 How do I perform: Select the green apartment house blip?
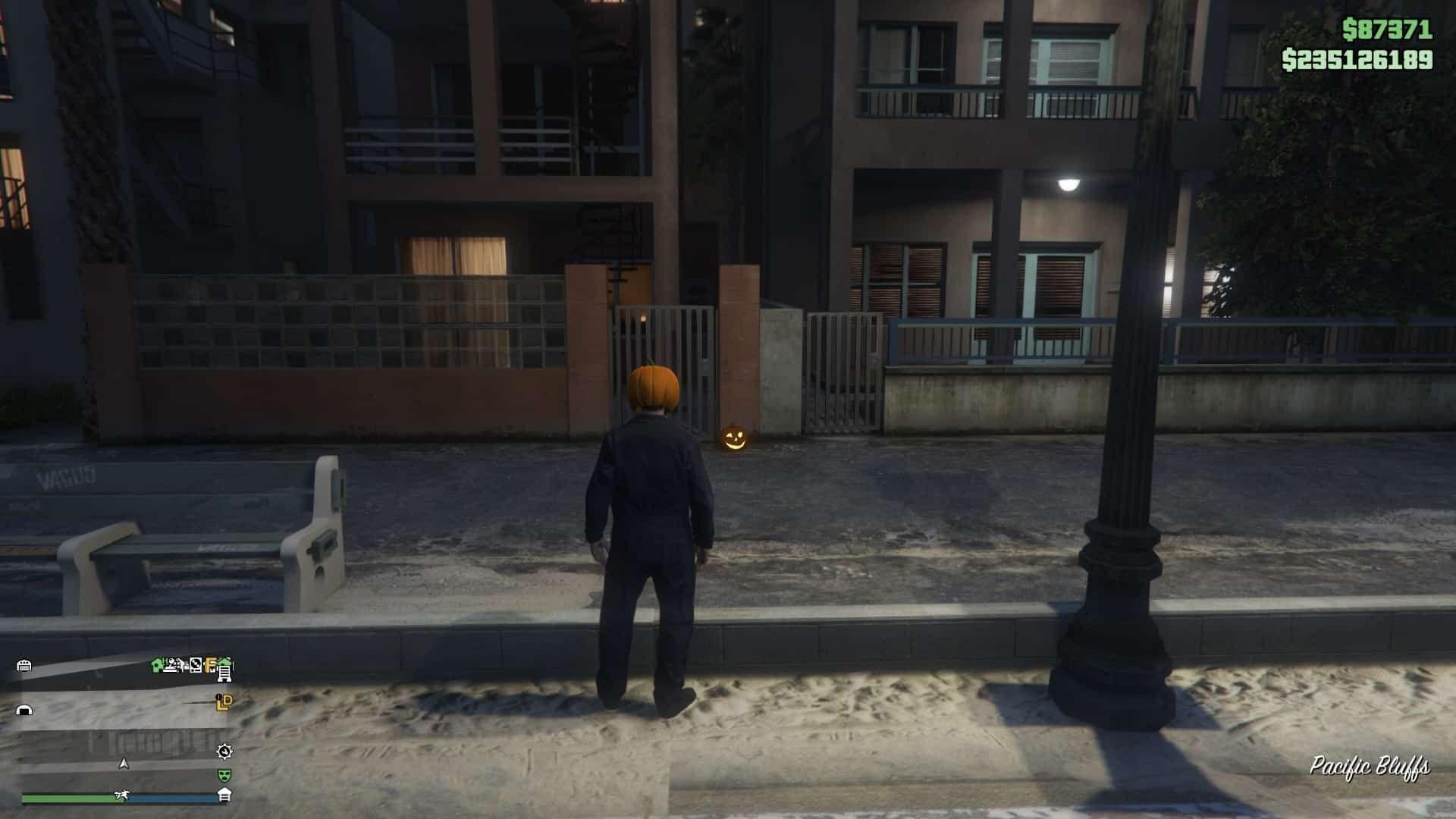156,664
